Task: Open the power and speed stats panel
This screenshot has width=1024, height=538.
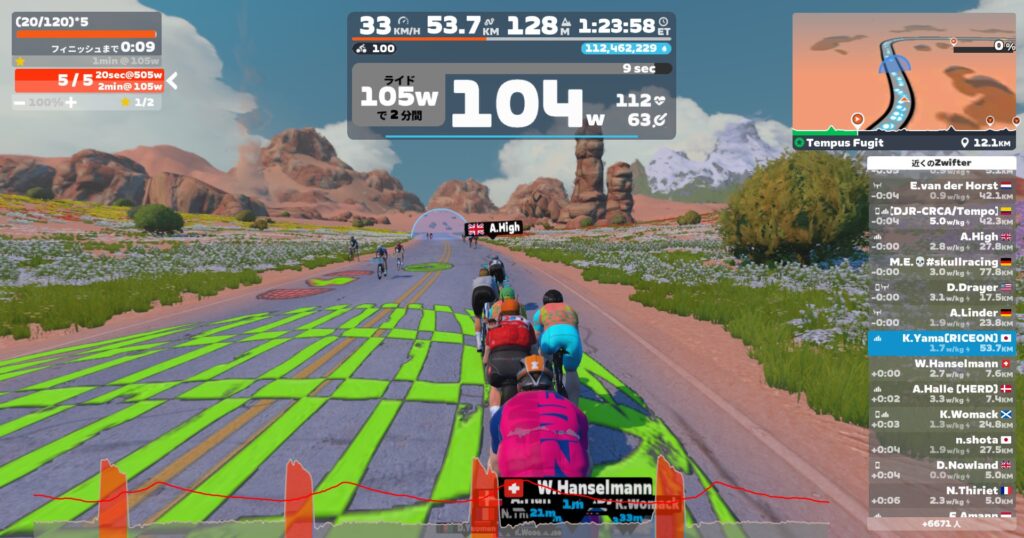Action: [x=511, y=75]
